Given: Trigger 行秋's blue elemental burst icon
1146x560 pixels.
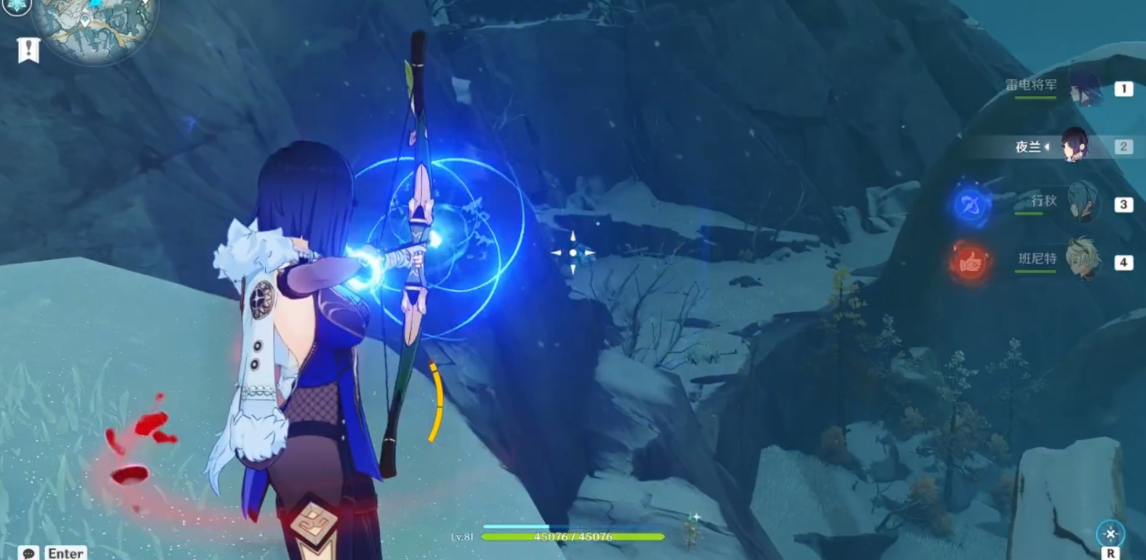Looking at the screenshot, I should [970, 206].
